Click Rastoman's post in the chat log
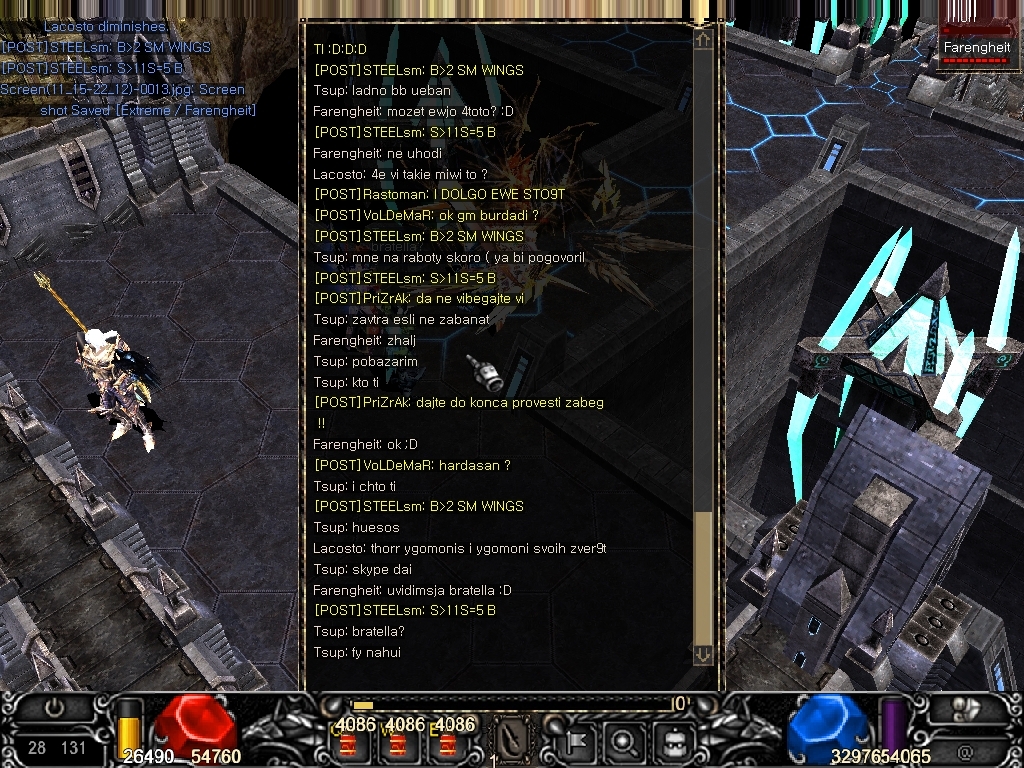The width and height of the screenshot is (1024, 768). (x=439, y=194)
